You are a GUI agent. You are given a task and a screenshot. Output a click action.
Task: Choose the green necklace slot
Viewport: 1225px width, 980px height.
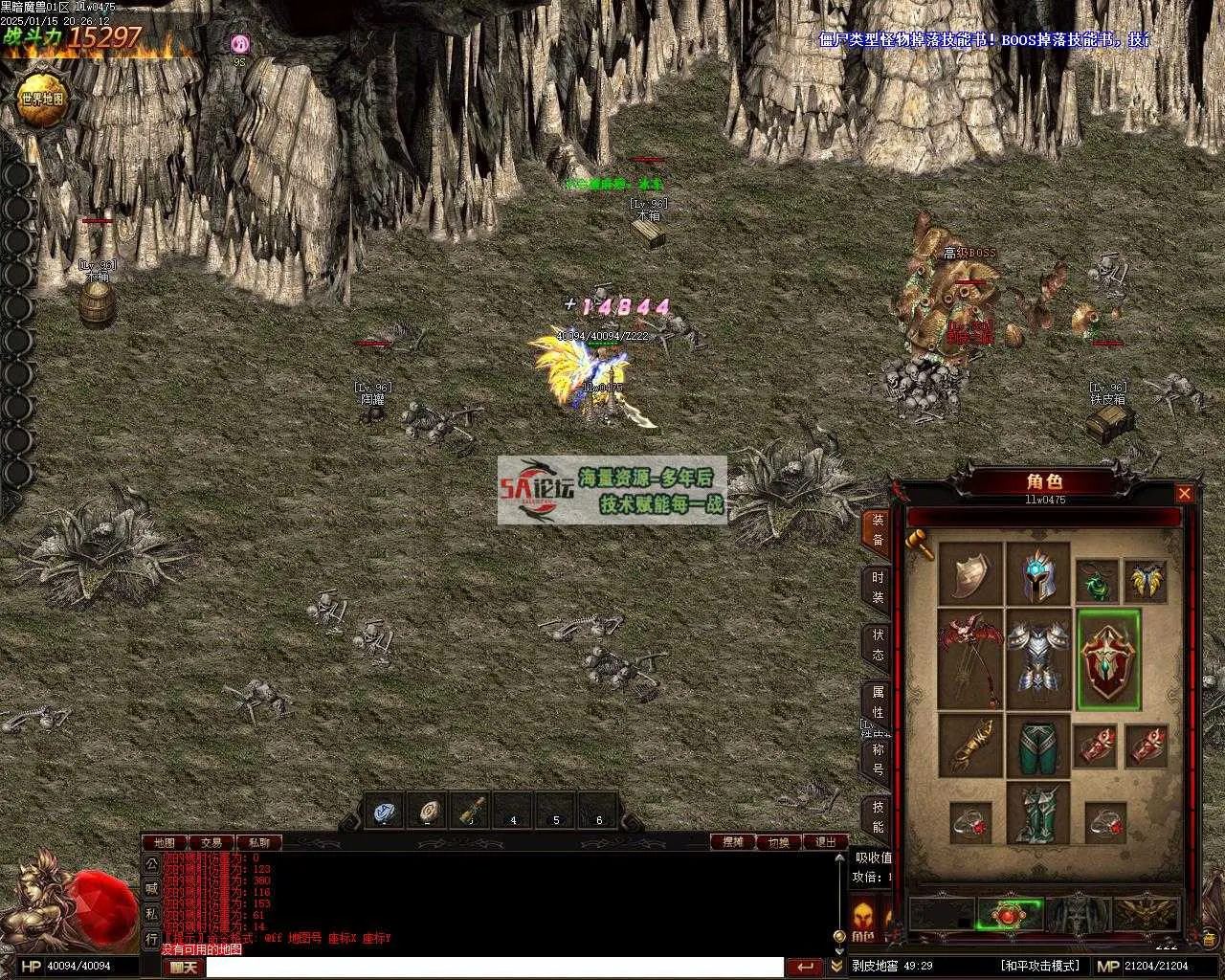click(1095, 581)
